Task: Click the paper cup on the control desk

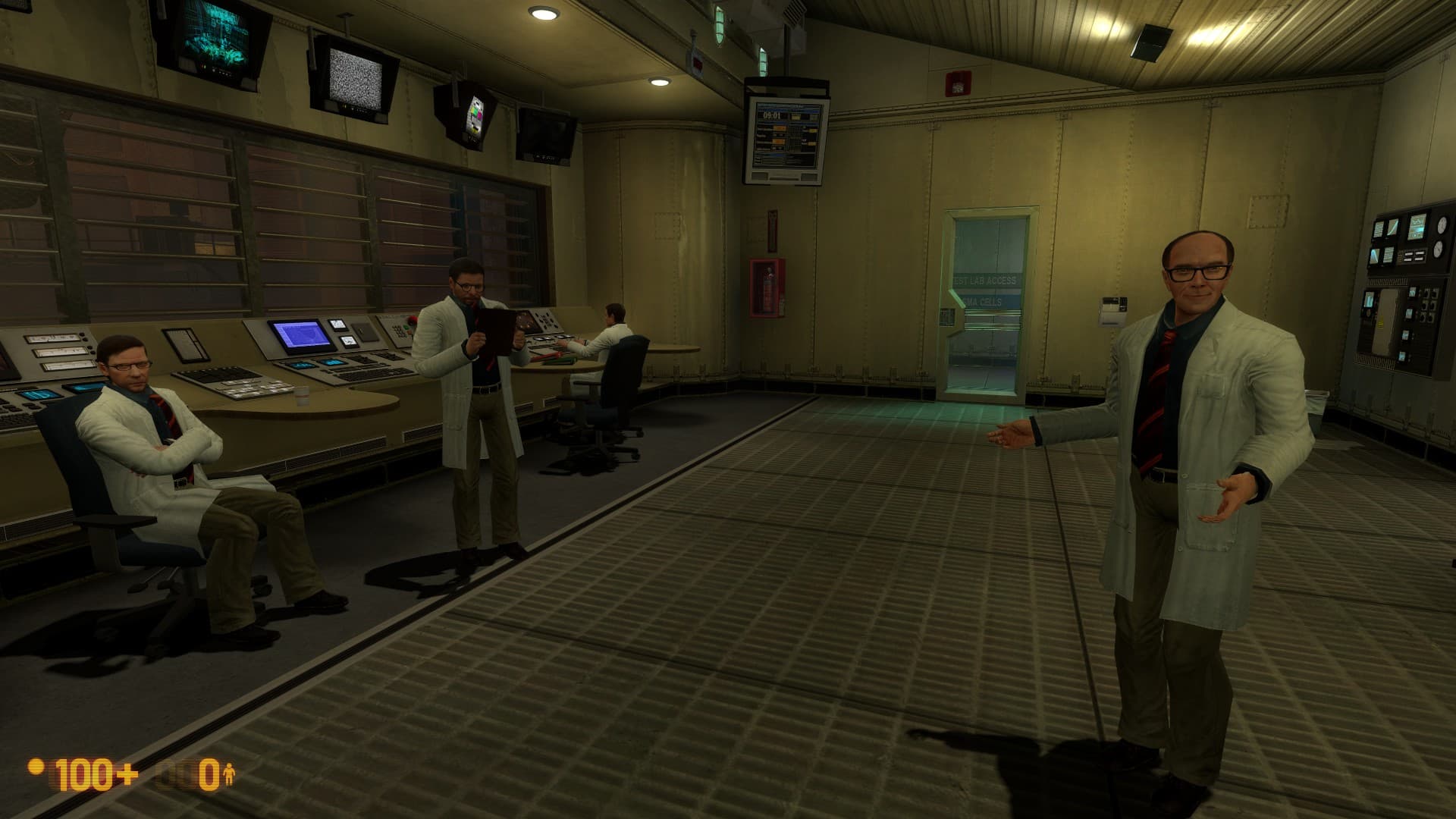Action: pyautogui.click(x=302, y=397)
